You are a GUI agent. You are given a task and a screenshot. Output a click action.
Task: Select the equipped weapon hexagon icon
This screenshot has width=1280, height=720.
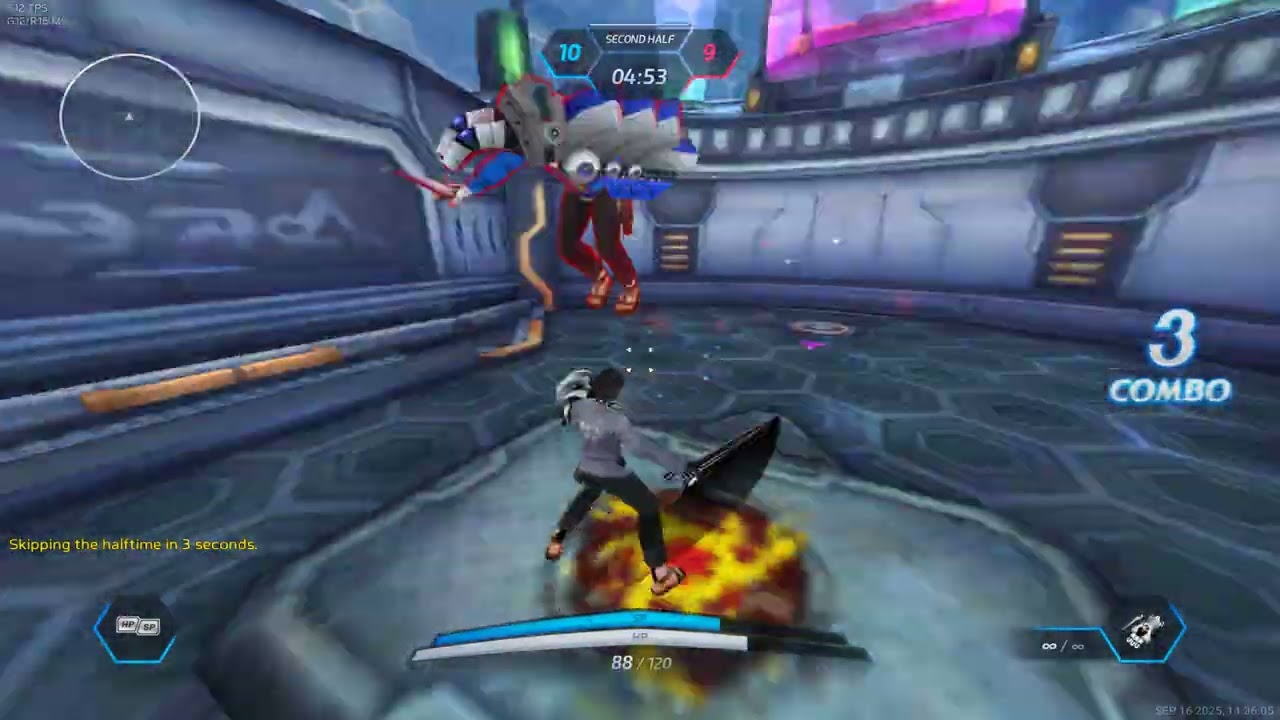point(1144,631)
